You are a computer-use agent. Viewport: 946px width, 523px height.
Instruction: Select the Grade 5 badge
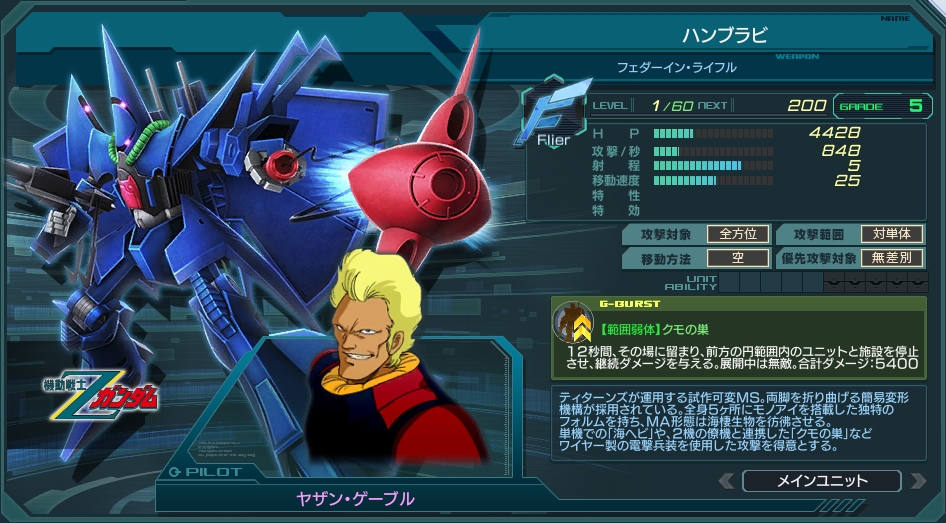882,105
